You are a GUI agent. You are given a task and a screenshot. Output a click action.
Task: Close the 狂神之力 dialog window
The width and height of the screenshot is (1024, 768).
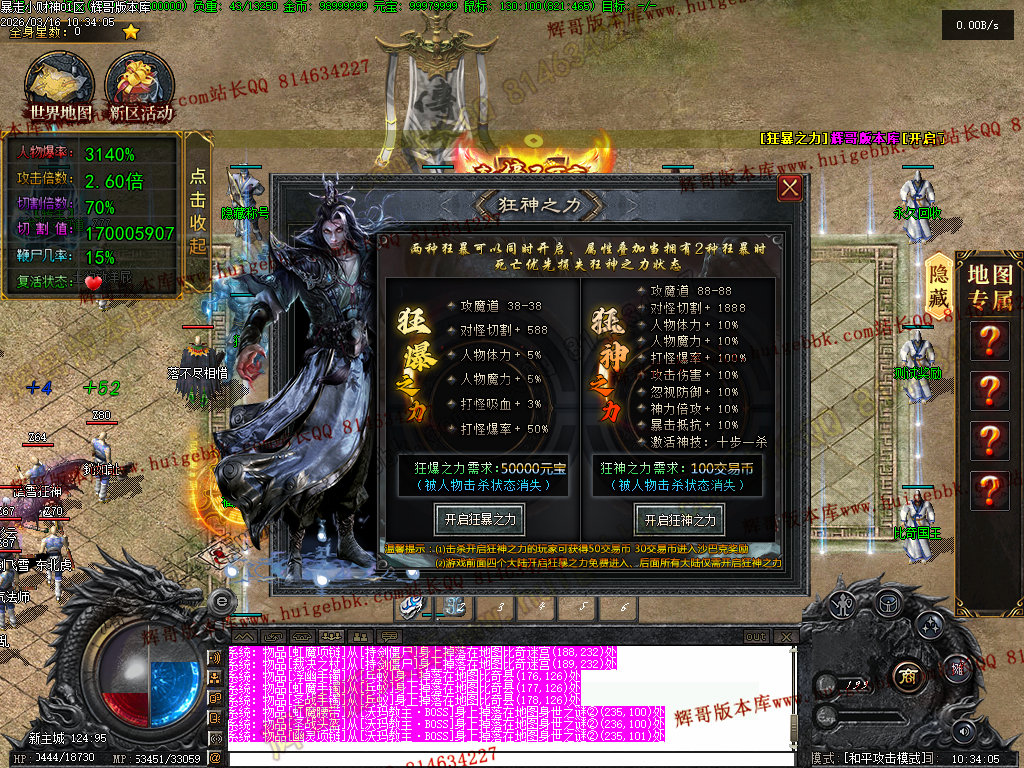click(790, 188)
